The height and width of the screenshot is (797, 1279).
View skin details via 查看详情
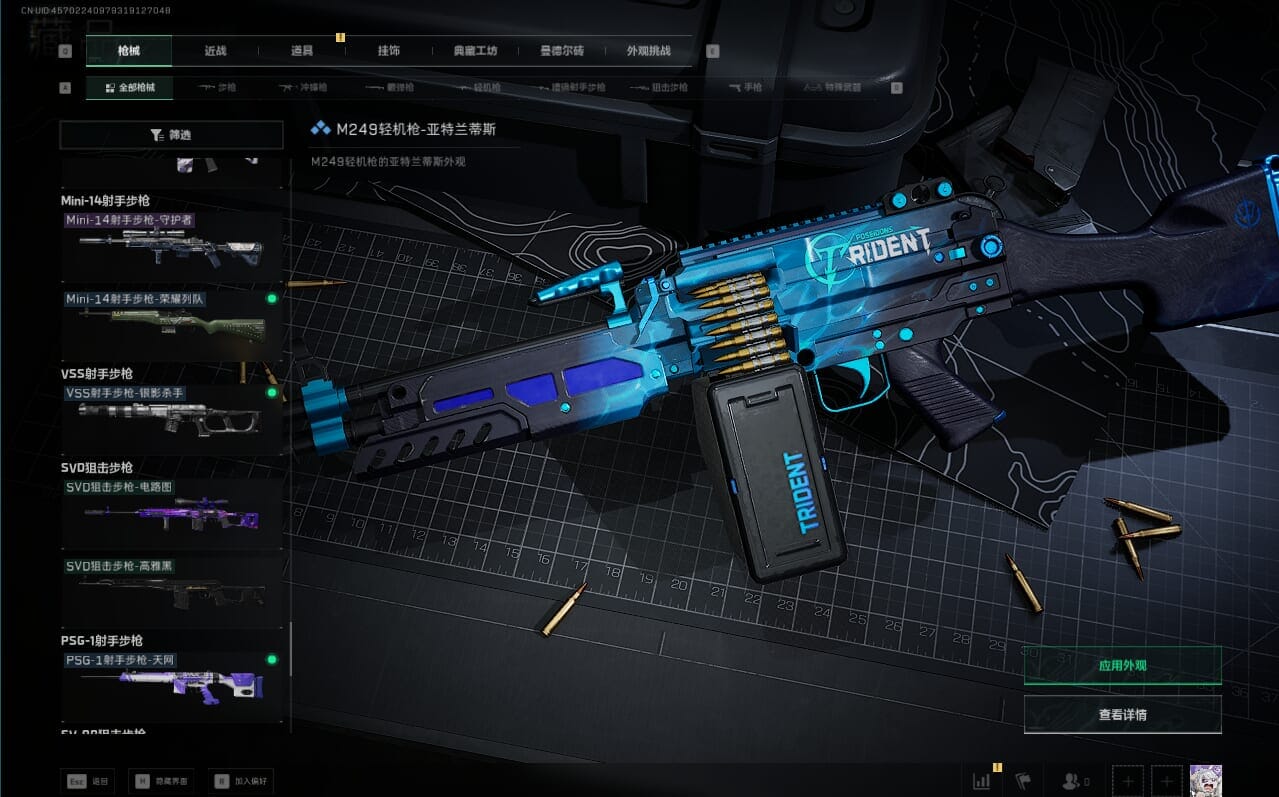(x=1122, y=715)
